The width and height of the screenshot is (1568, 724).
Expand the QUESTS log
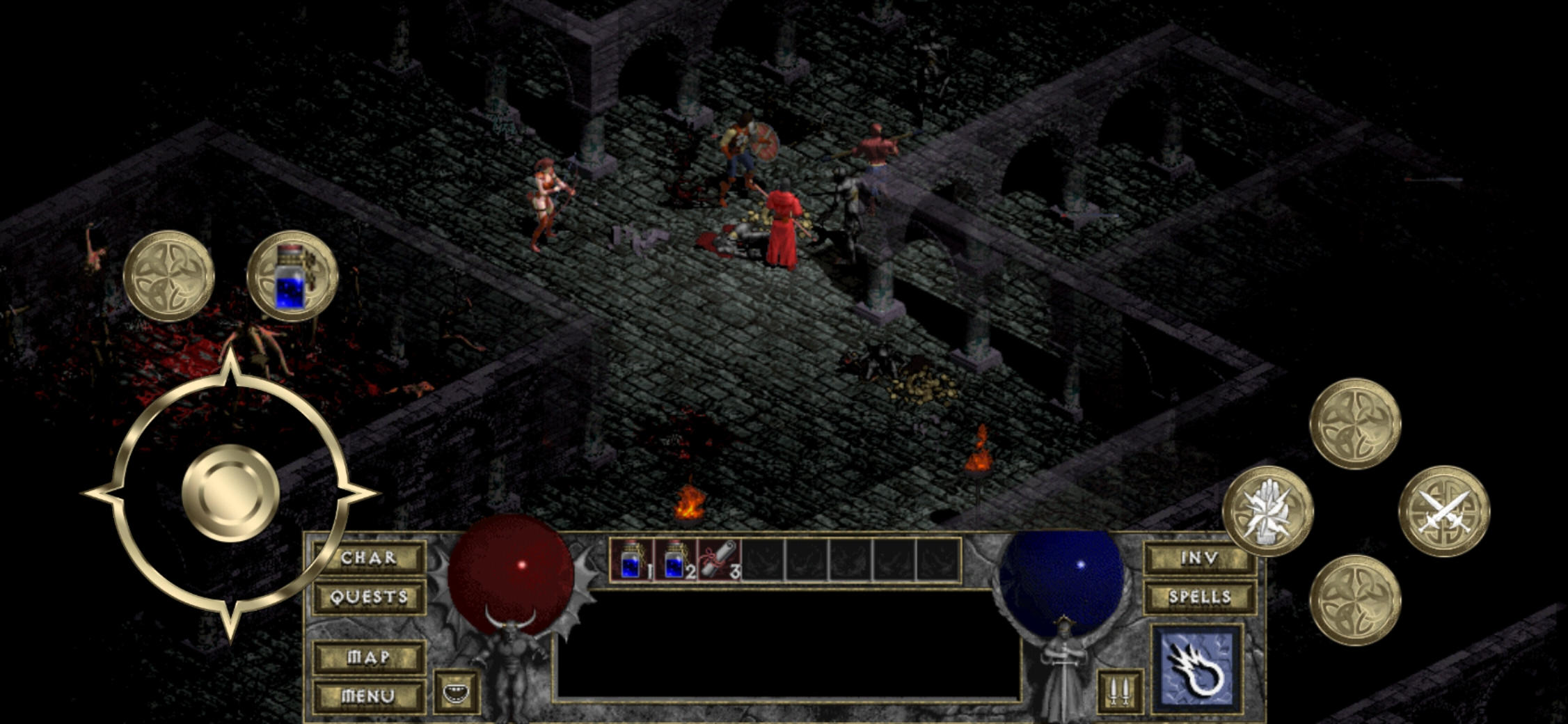click(369, 597)
